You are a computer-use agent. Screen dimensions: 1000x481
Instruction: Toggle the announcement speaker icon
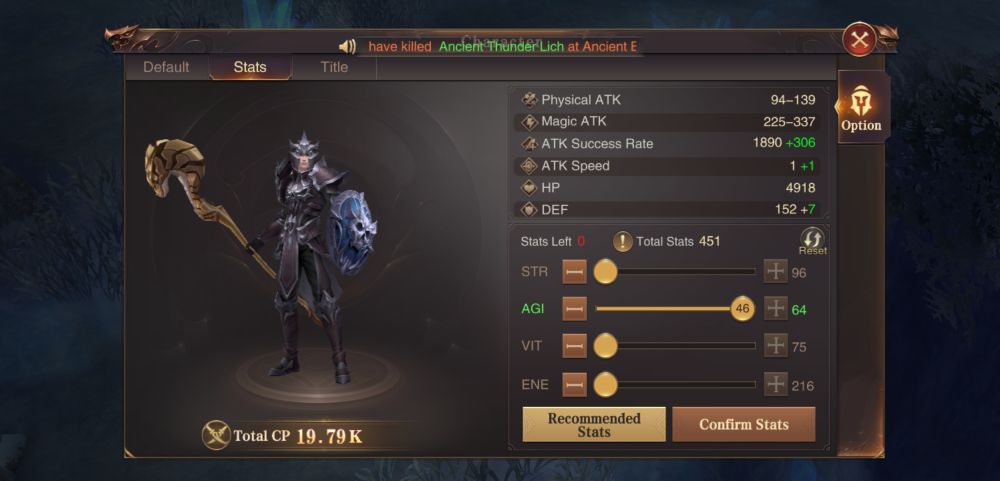tap(348, 46)
